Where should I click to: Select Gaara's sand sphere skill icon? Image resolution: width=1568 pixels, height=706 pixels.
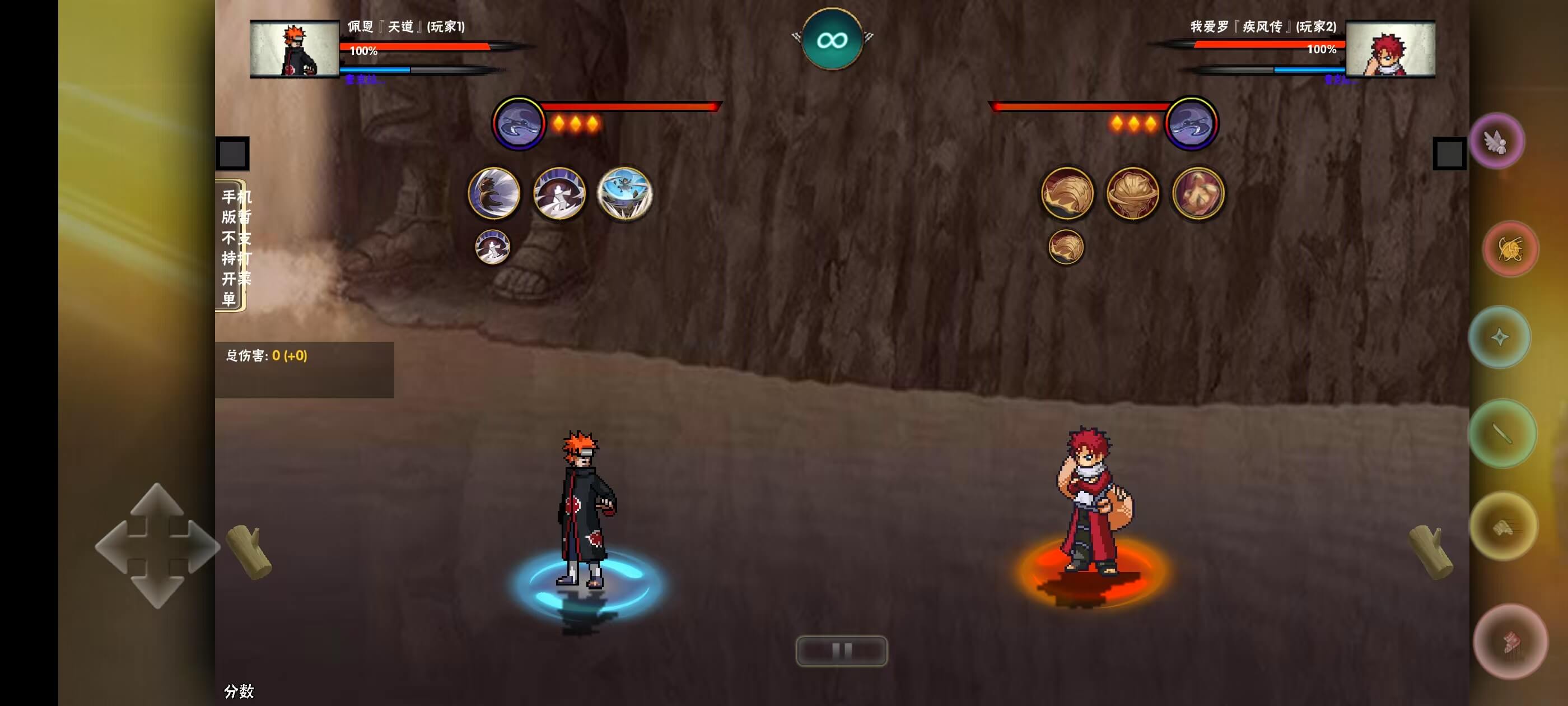pyautogui.click(x=1132, y=193)
